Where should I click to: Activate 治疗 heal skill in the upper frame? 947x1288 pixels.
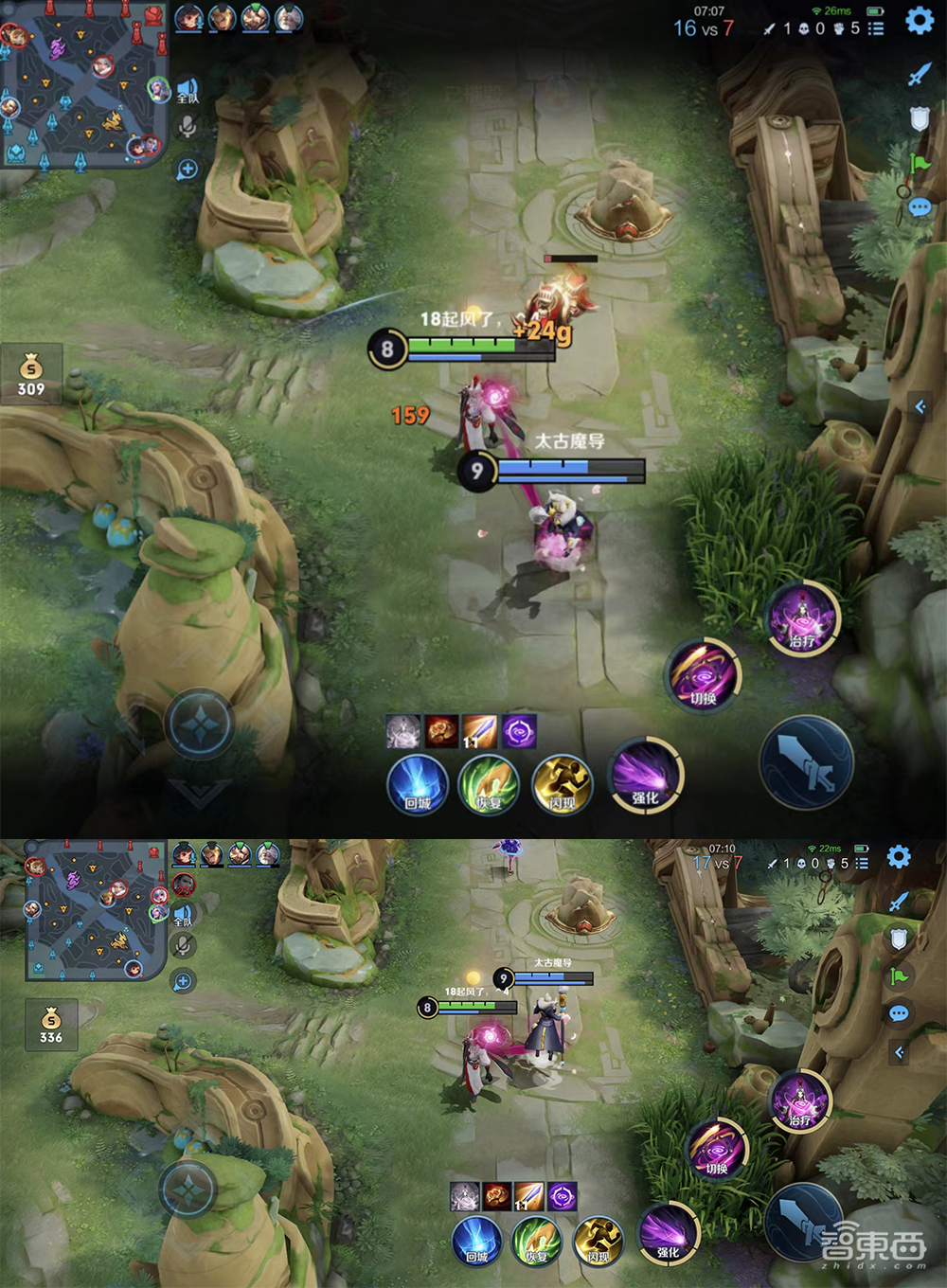tap(803, 619)
